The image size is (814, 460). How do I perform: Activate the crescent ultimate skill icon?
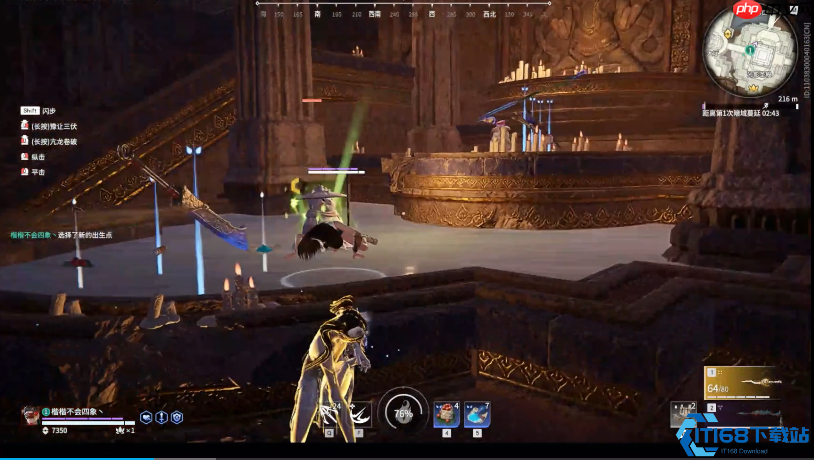pyautogui.click(x=359, y=415)
